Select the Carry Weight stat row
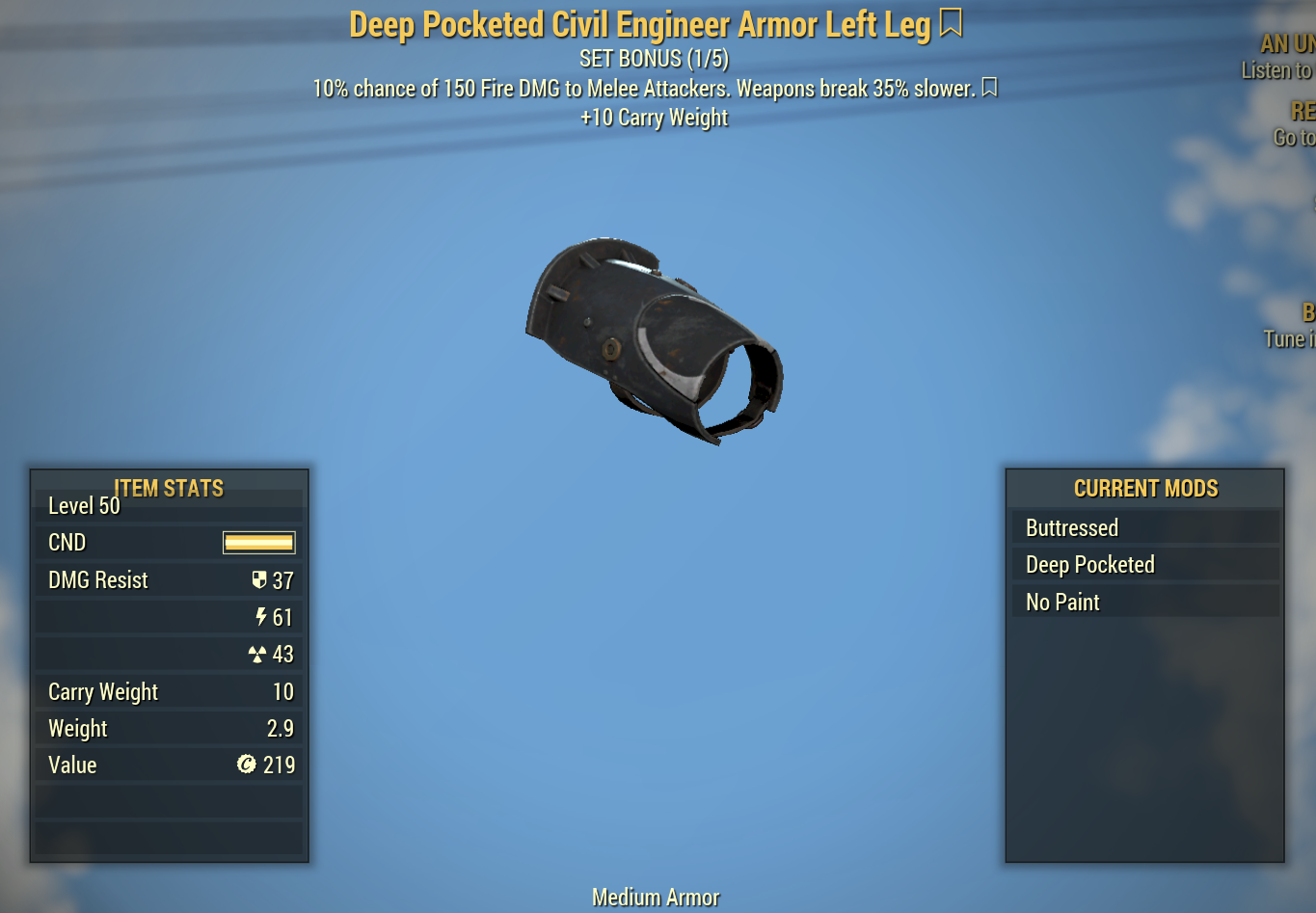The image size is (1316, 913). pyautogui.click(x=169, y=691)
